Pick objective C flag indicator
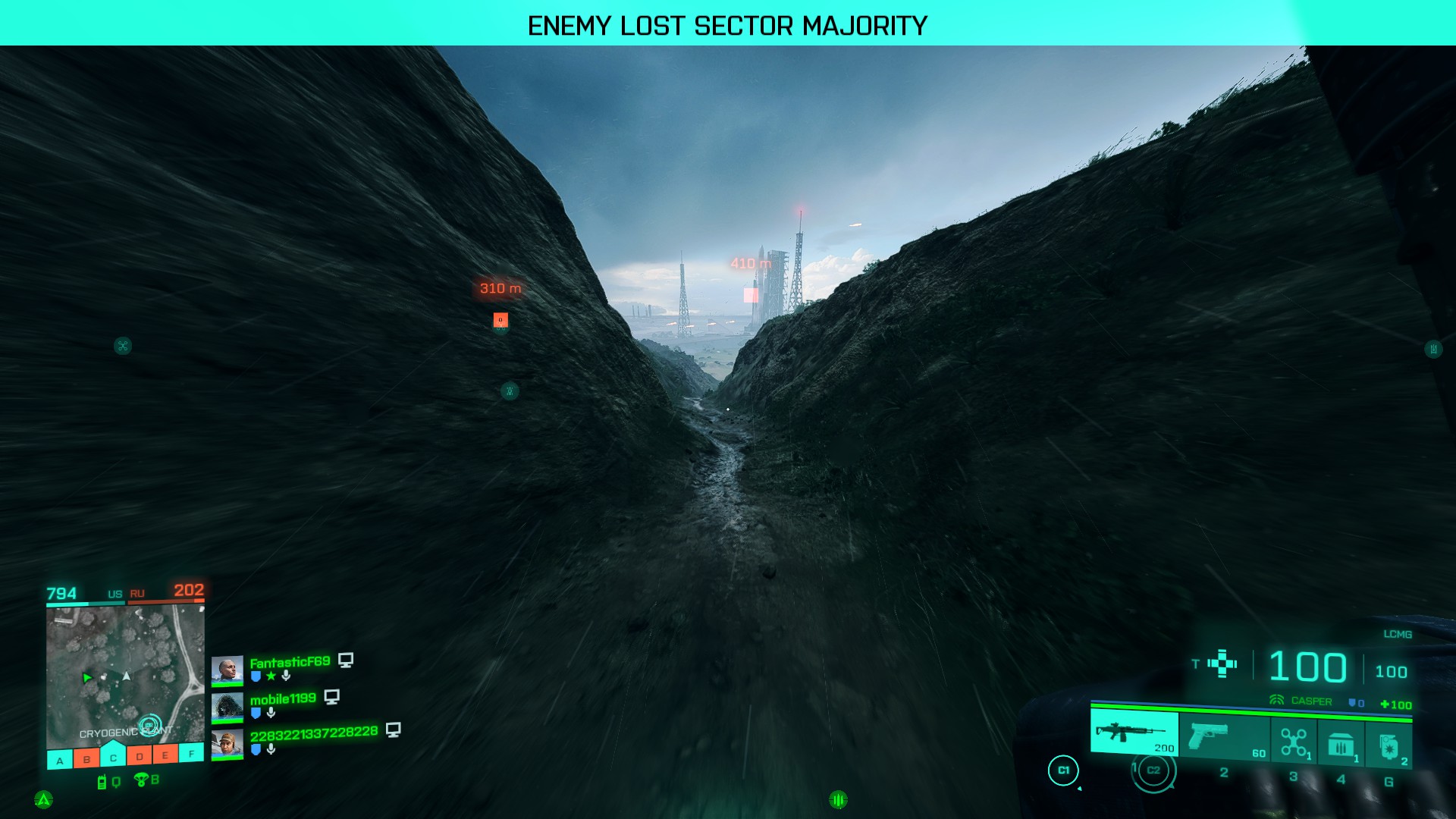Viewport: 1456px width, 819px height. [113, 756]
